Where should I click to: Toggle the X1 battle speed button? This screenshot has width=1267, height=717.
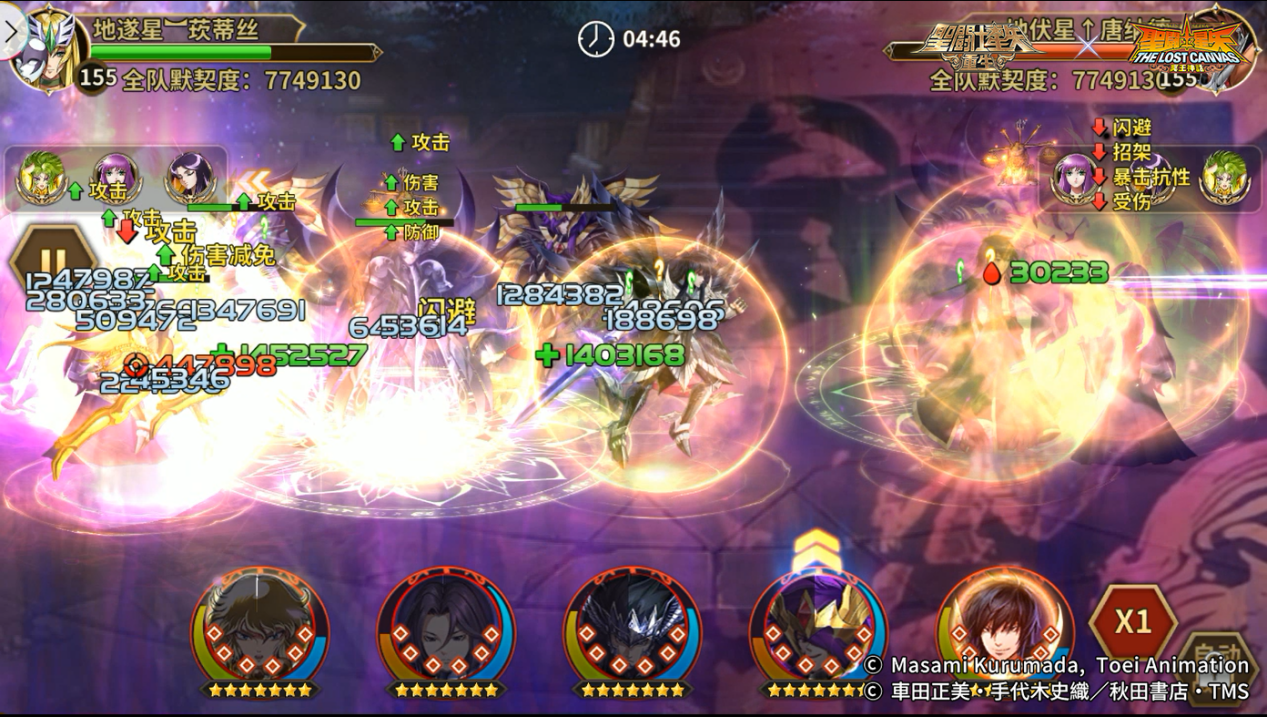tap(1132, 622)
